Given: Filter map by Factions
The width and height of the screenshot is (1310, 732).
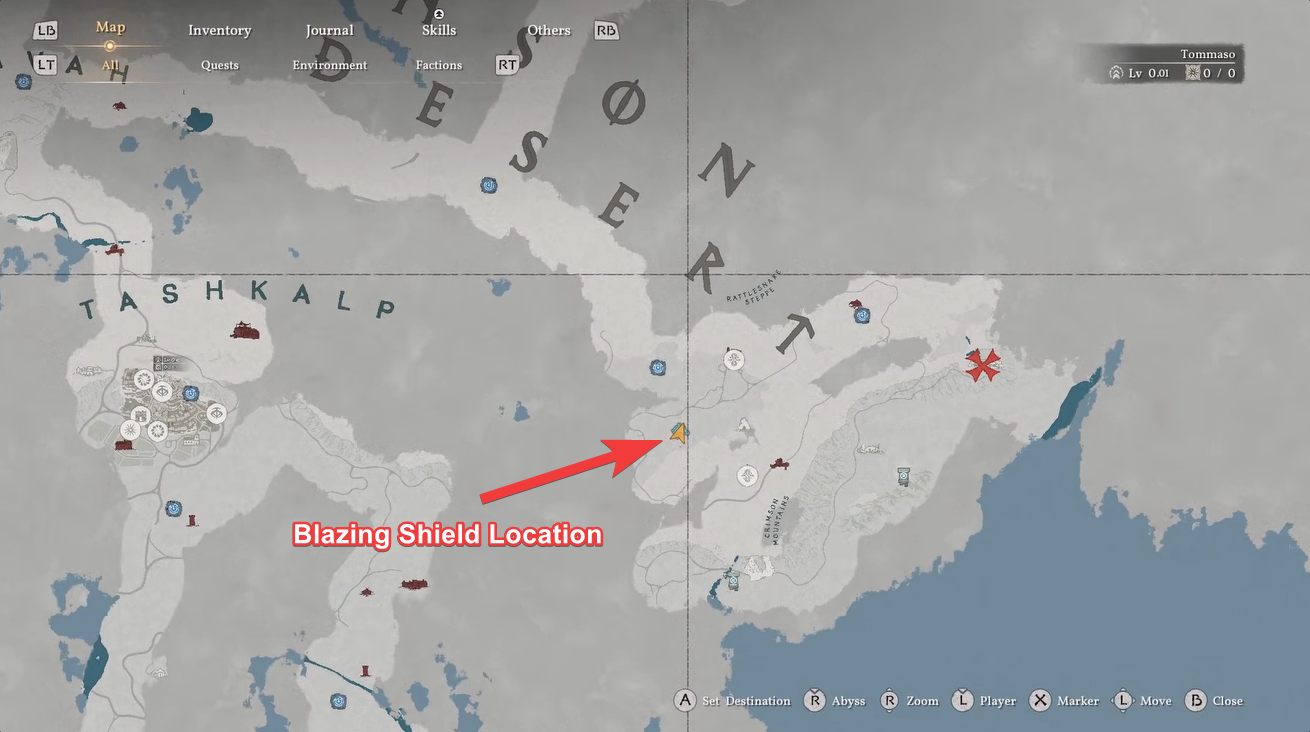Looking at the screenshot, I should 438,64.
